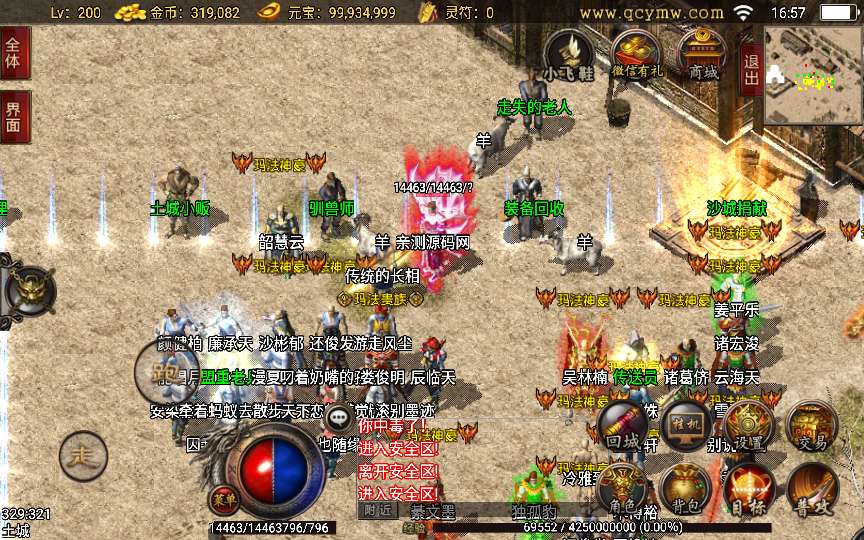This screenshot has height=540, width=864.
Task: Open the chat speech bubble icon
Action: point(341,417)
